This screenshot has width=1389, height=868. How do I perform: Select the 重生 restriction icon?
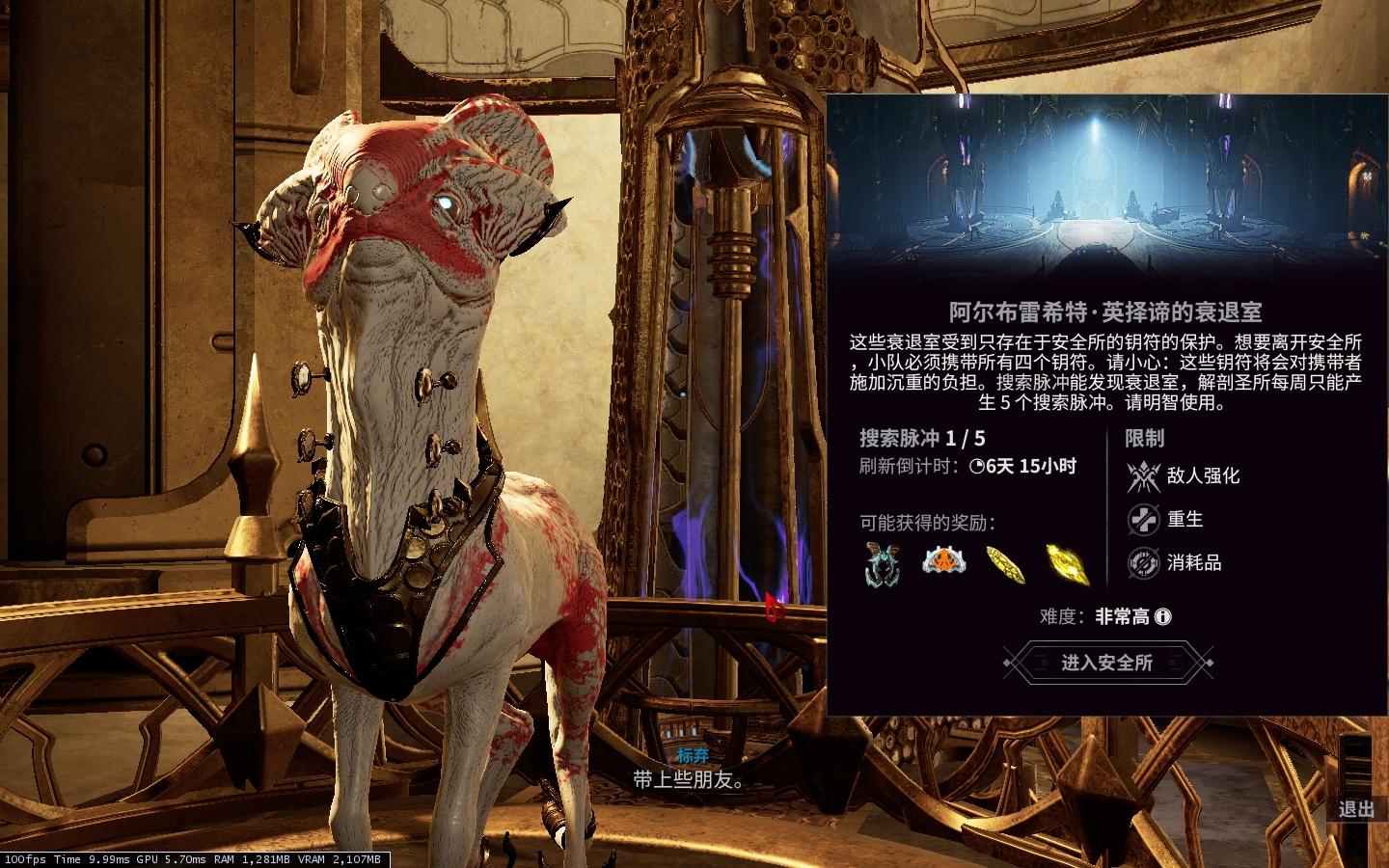coord(1144,520)
